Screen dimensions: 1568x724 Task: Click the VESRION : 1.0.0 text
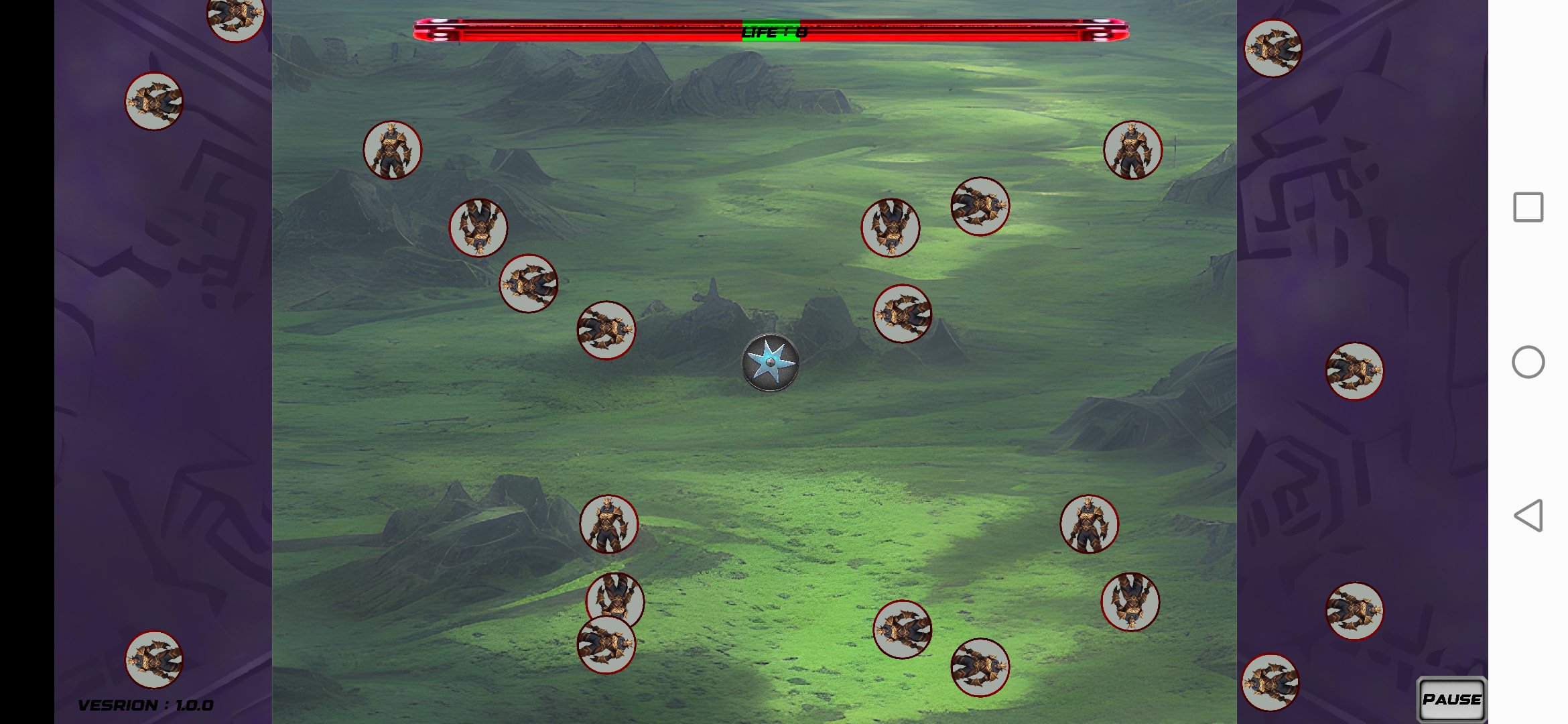[144, 704]
